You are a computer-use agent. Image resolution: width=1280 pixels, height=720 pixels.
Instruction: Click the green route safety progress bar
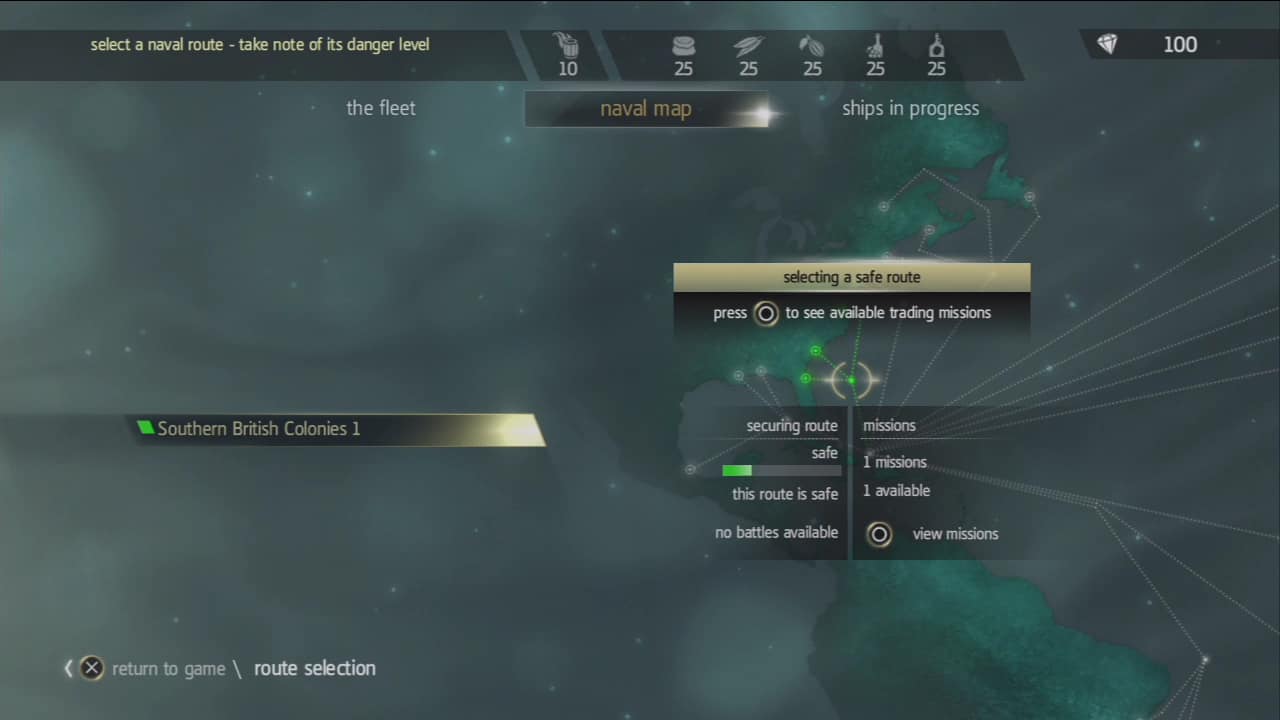tap(737, 470)
